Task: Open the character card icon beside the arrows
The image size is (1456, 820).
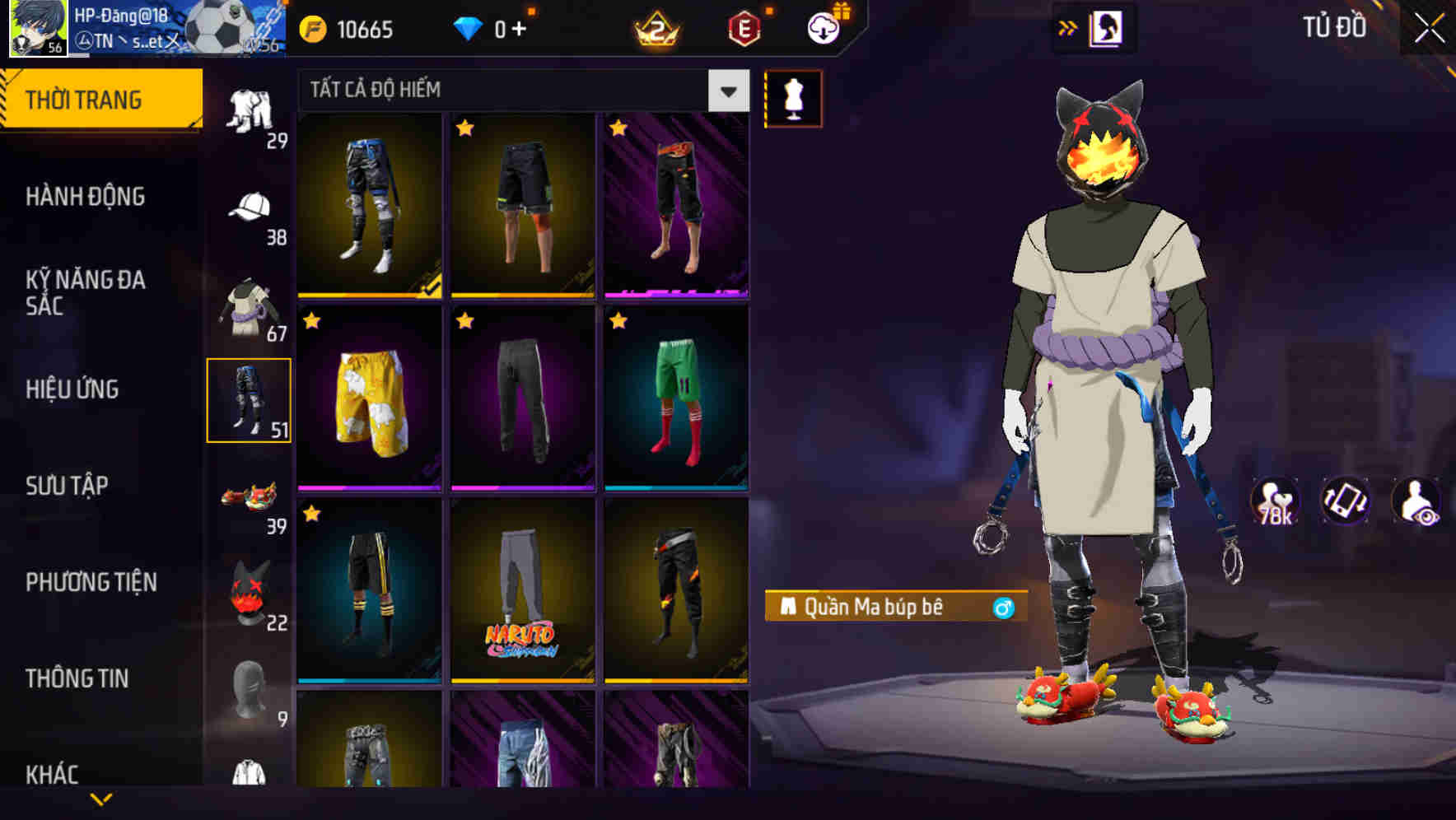Action: coord(1108,26)
